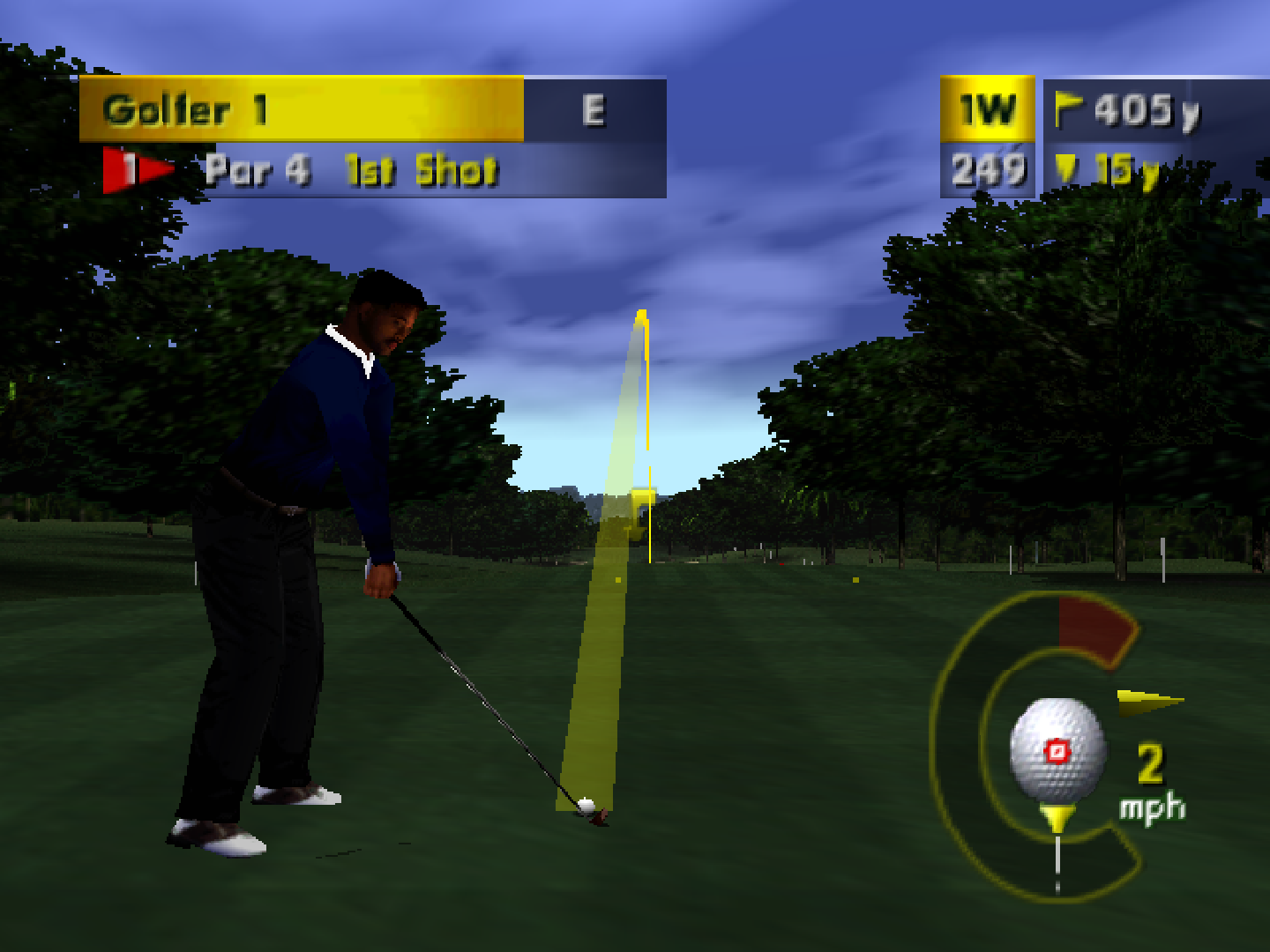
Task: Click the yellow wind direction arrow
Action: pyautogui.click(x=1148, y=701)
